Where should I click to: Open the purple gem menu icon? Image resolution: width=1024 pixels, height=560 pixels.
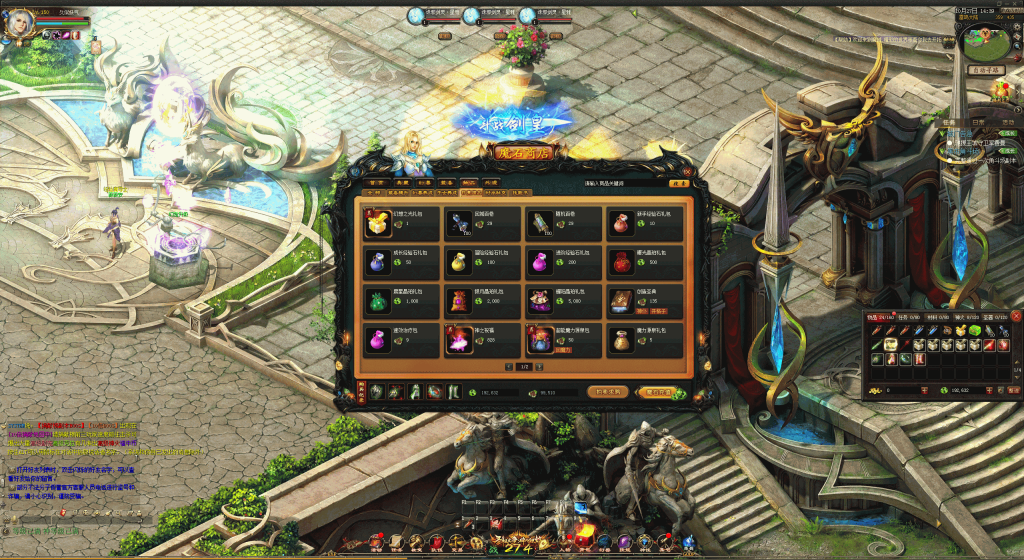click(624, 541)
